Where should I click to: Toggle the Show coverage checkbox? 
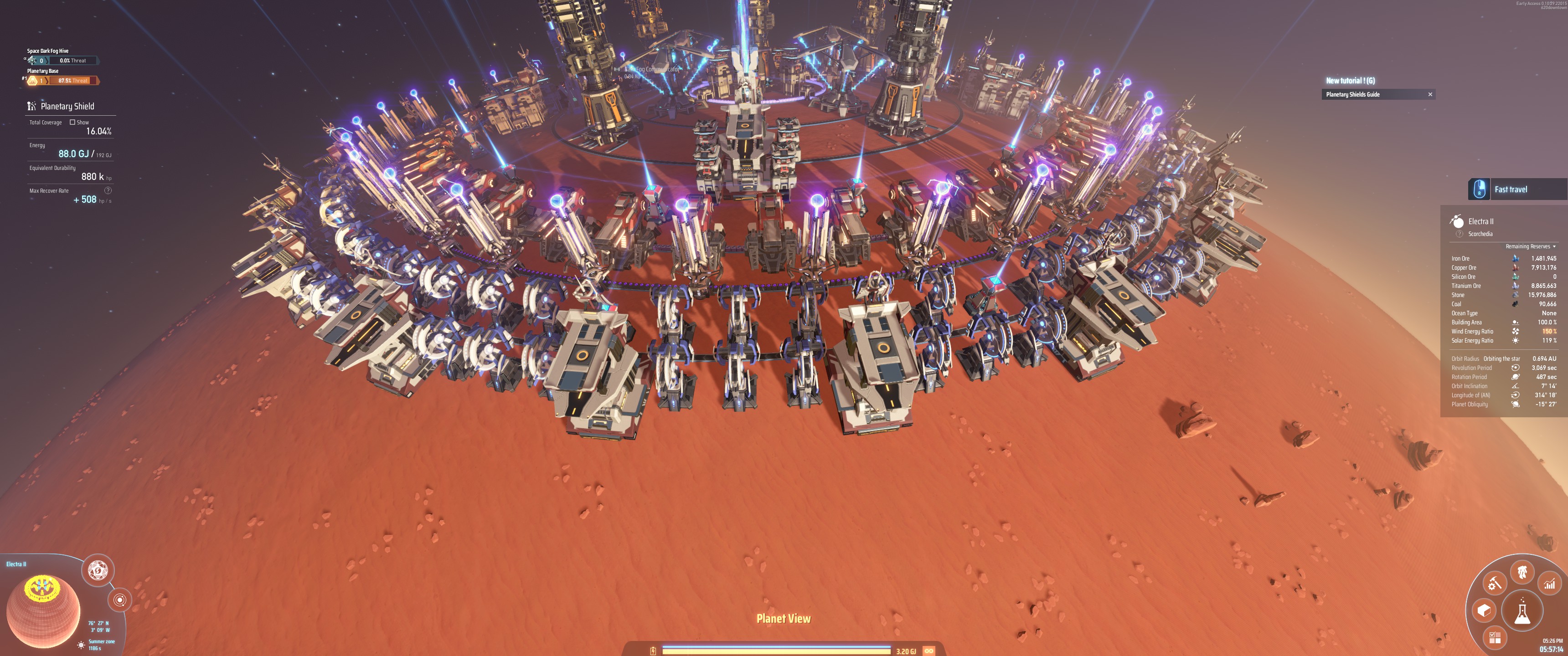(x=72, y=122)
